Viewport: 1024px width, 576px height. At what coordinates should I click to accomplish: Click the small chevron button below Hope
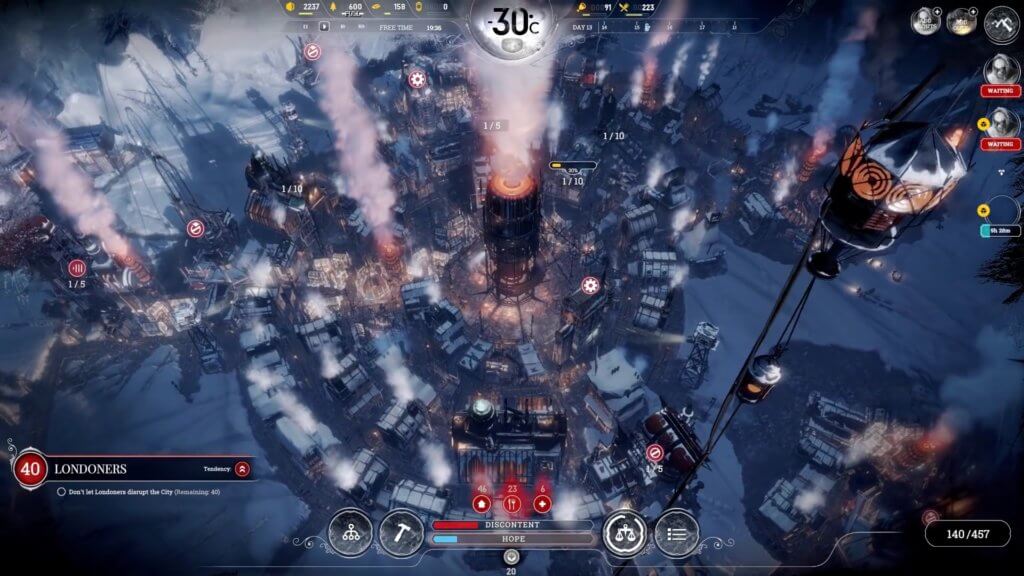click(512, 556)
